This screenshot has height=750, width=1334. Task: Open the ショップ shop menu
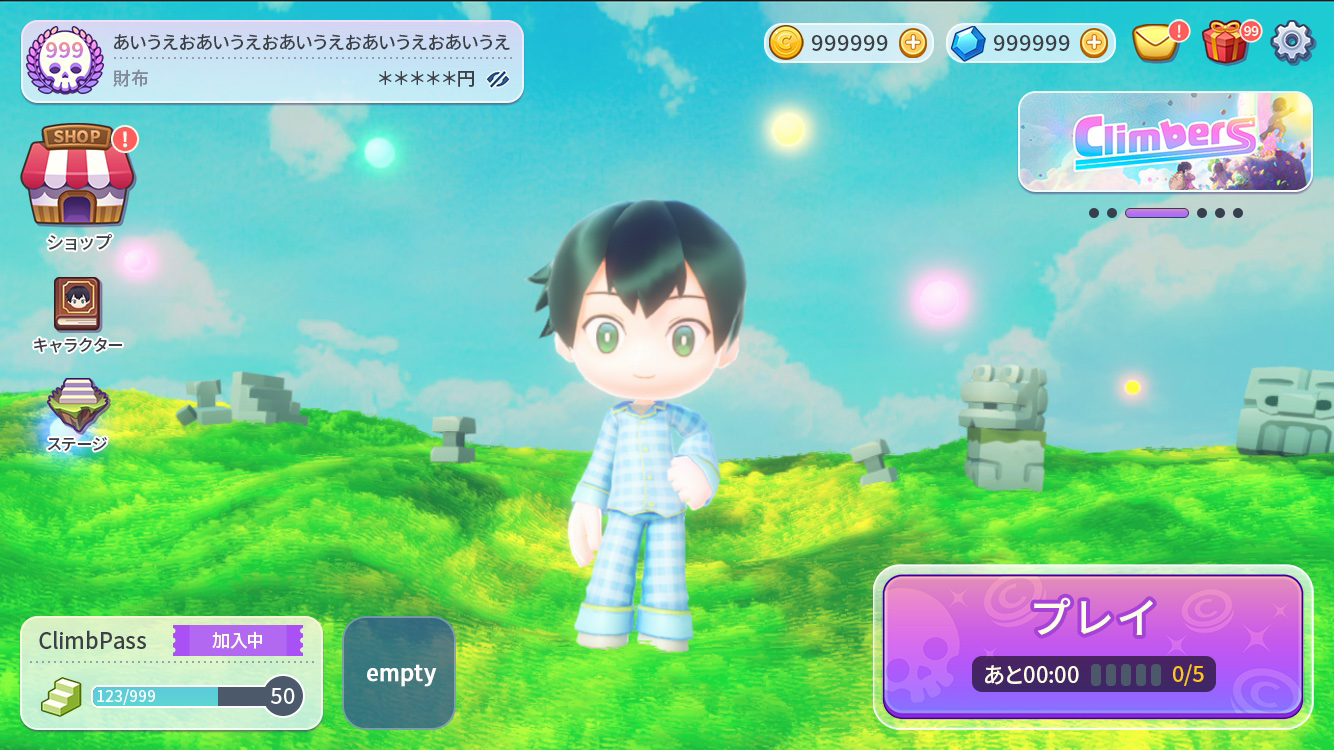78,178
